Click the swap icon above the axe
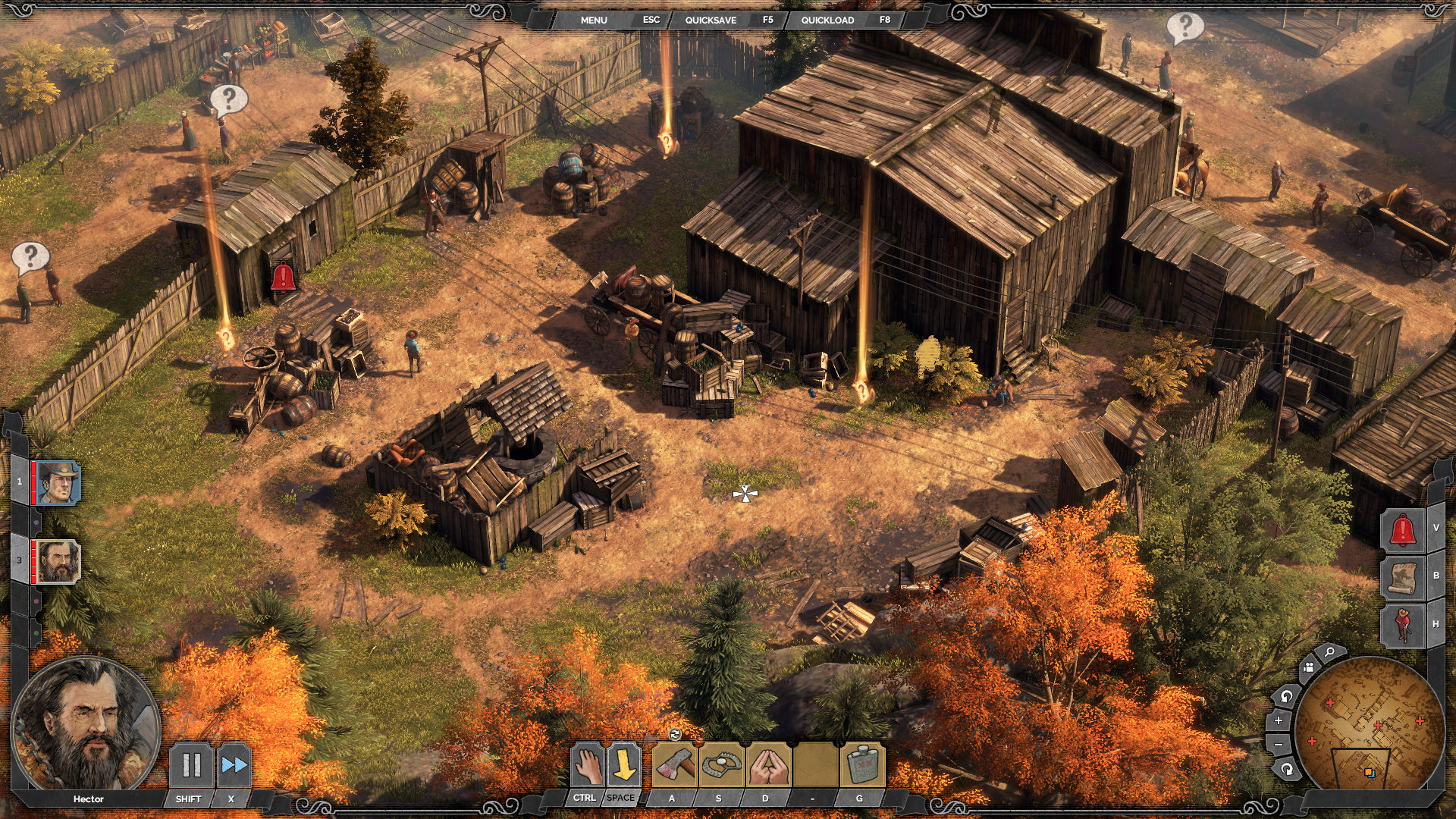The height and width of the screenshot is (819, 1456). tap(675, 733)
